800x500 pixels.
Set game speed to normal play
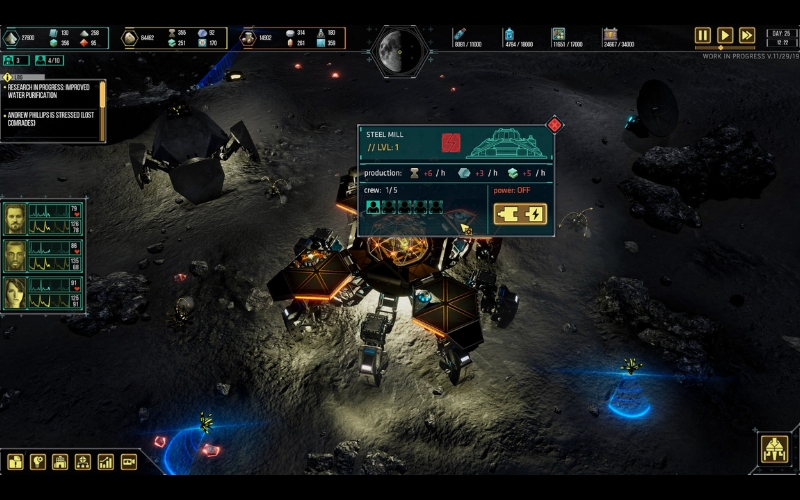(x=725, y=35)
